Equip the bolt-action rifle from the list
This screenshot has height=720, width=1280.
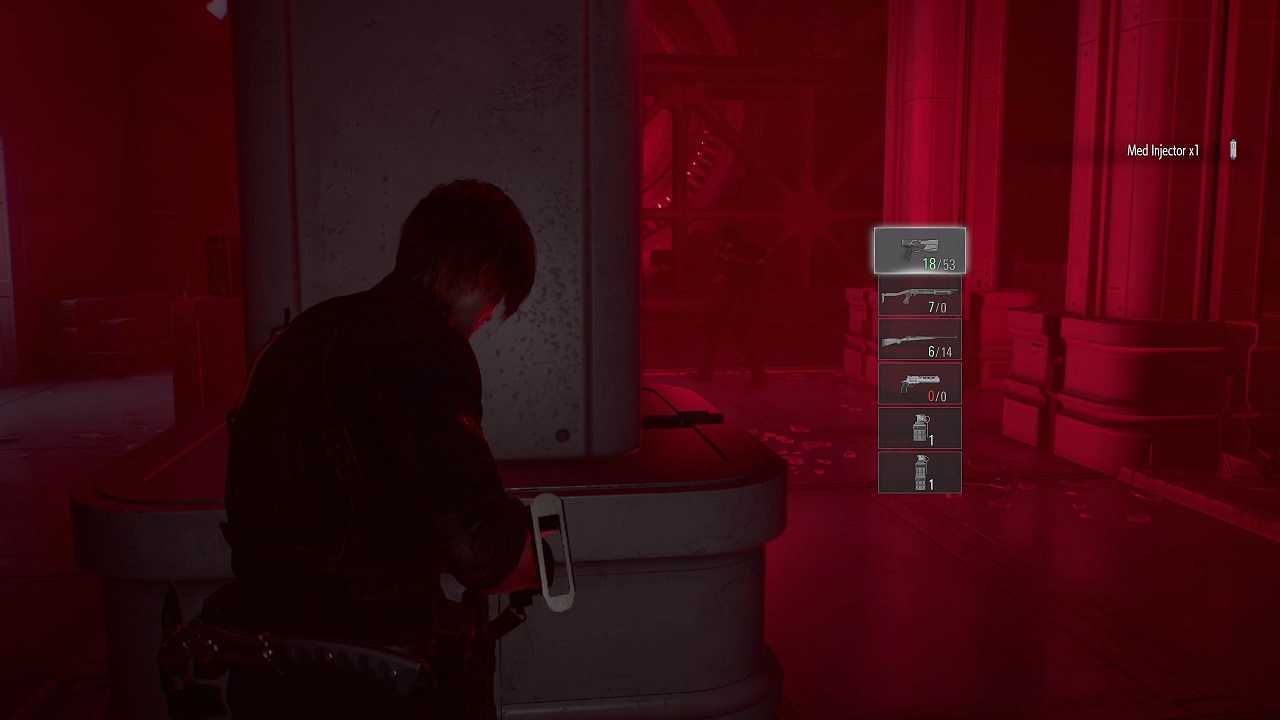920,339
